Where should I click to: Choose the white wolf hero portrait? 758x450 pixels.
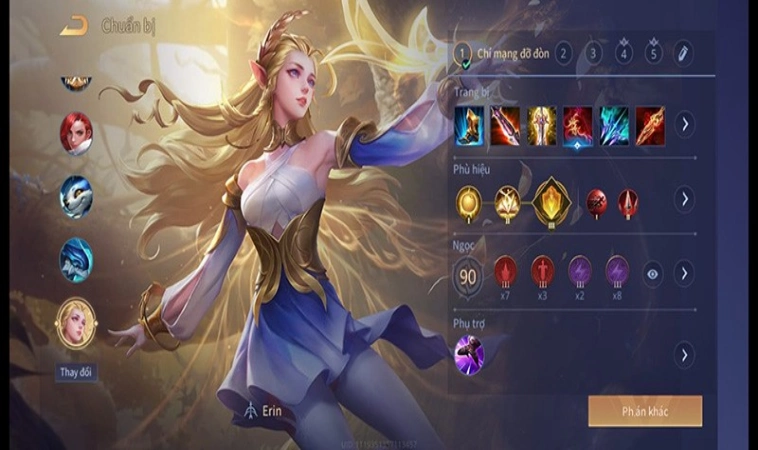coord(76,196)
